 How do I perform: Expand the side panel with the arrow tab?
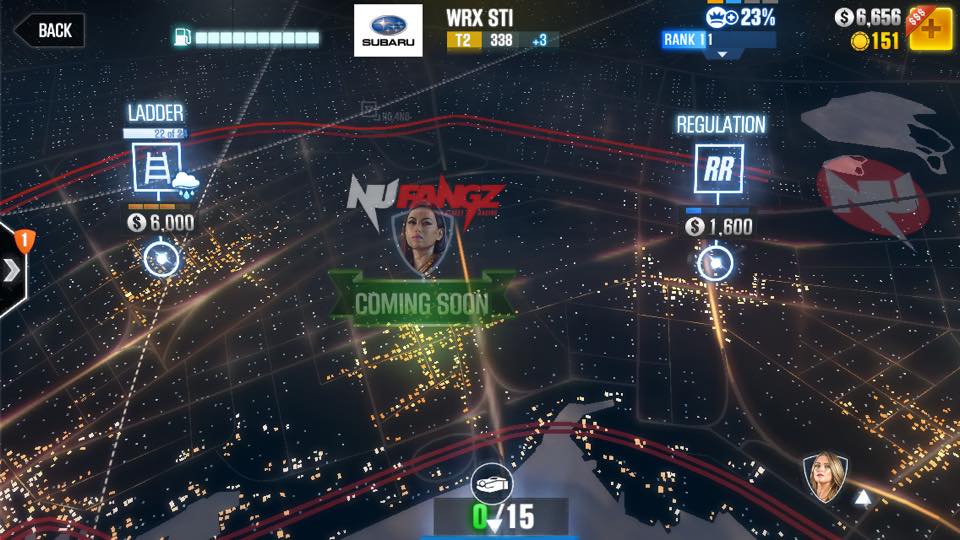pos(13,269)
